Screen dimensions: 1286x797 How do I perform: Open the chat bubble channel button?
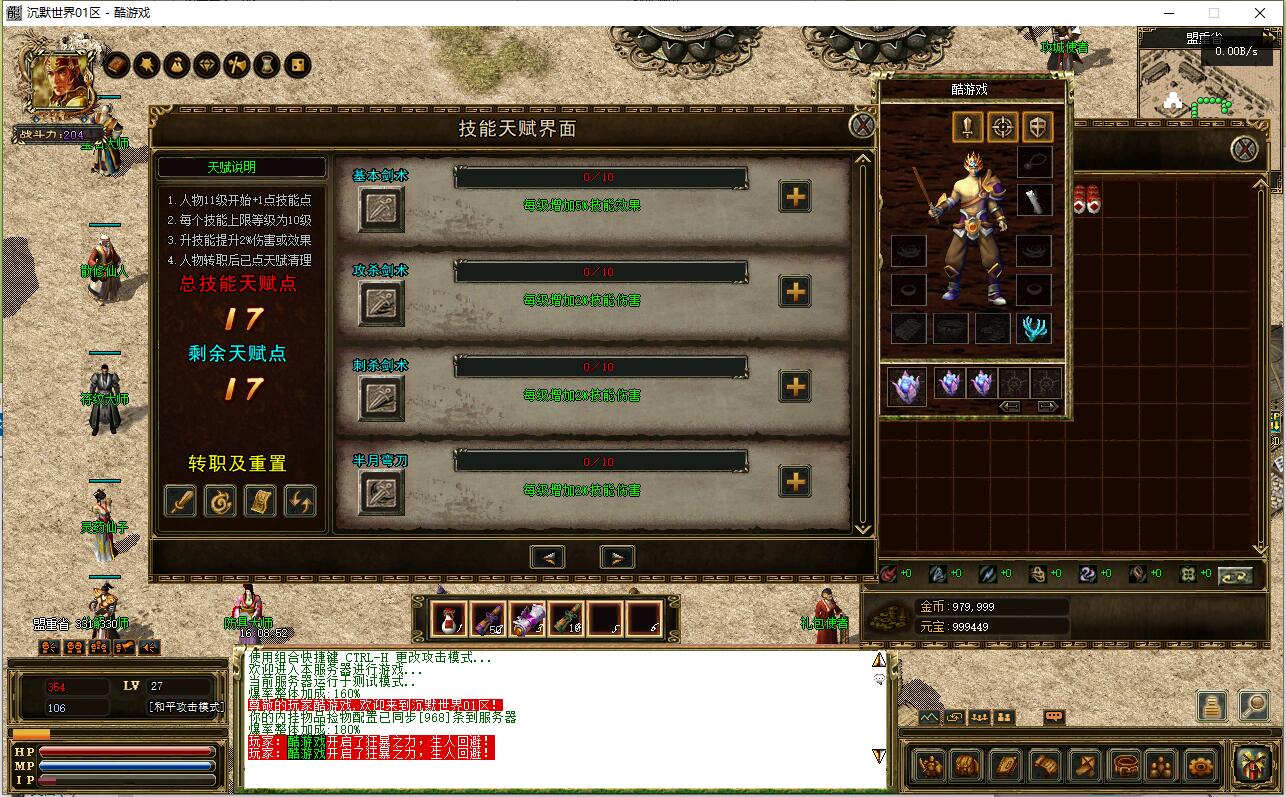coord(1053,717)
